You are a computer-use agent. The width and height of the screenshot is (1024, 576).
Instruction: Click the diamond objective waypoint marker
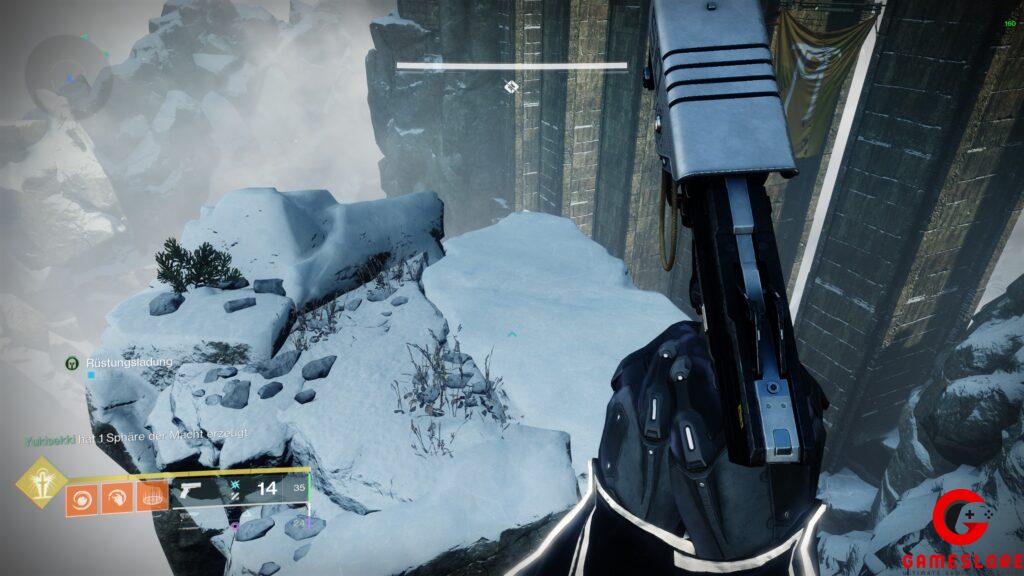coord(511,87)
